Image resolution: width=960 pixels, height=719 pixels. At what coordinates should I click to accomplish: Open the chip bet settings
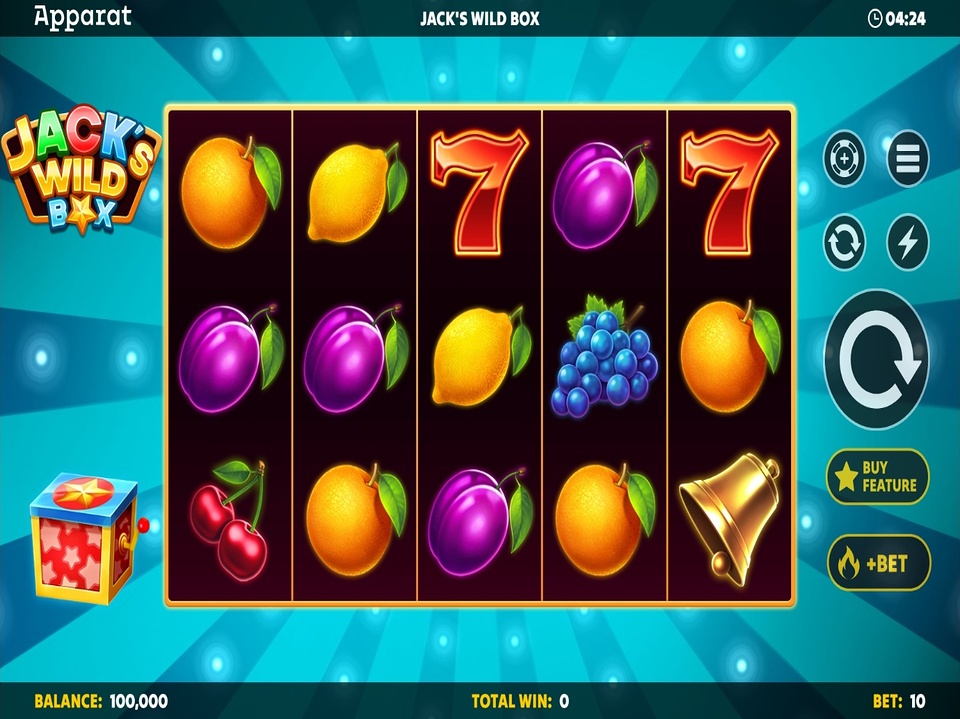845,158
